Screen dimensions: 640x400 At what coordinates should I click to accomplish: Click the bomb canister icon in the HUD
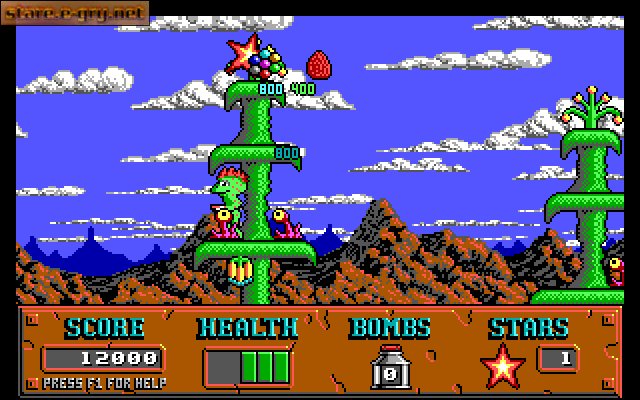pos(388,367)
